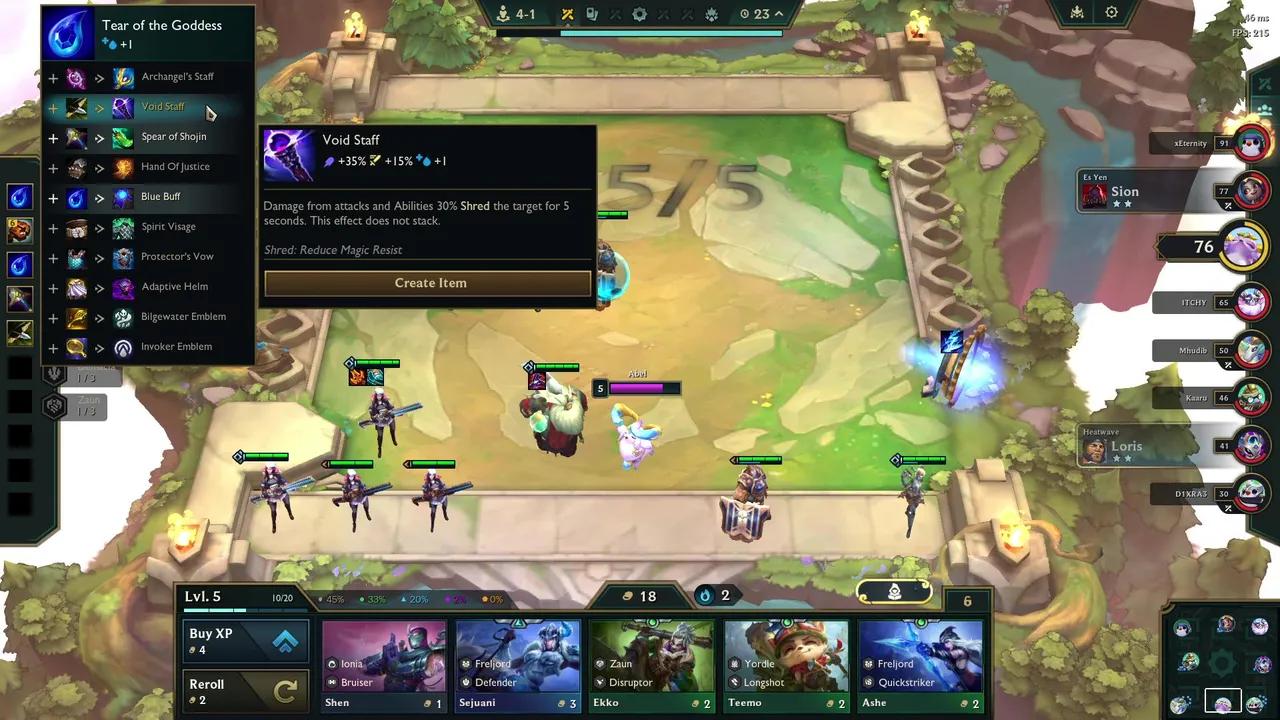Open the settings gear in the top-right corner
1280x720 pixels.
pos(1112,12)
